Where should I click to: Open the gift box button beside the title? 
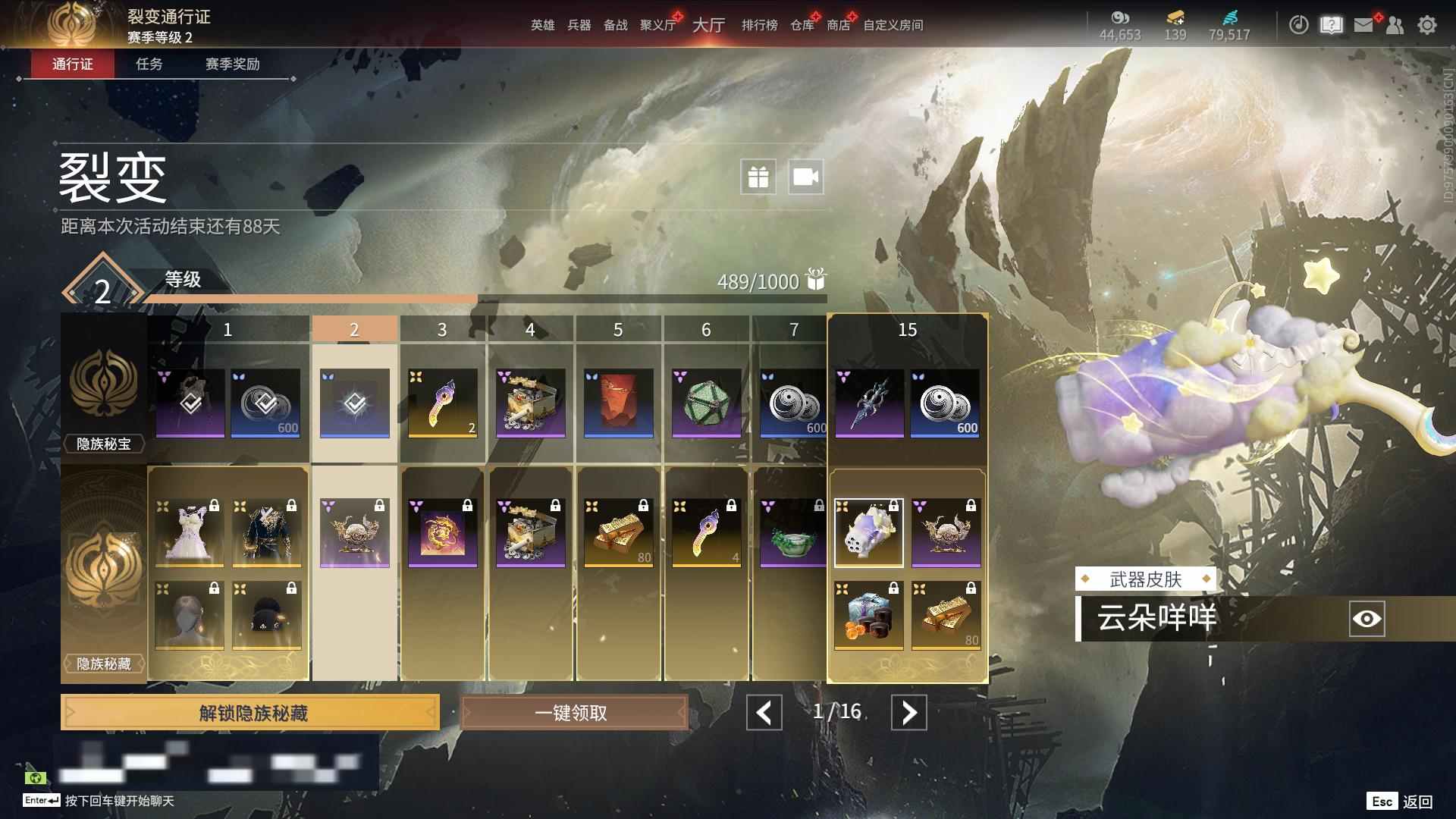[758, 177]
